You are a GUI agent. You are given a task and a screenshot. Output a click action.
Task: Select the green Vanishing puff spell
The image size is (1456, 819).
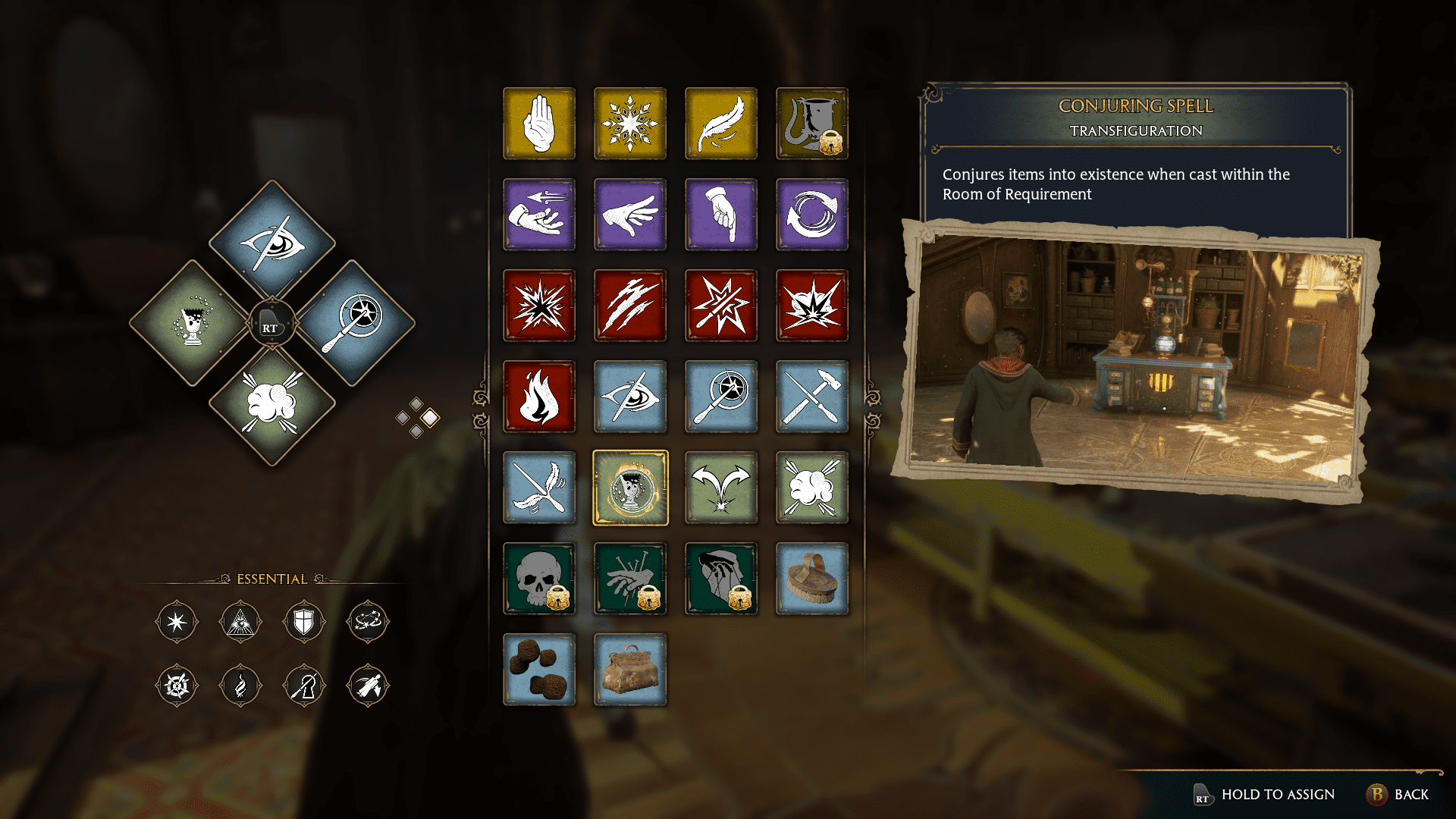tap(812, 488)
